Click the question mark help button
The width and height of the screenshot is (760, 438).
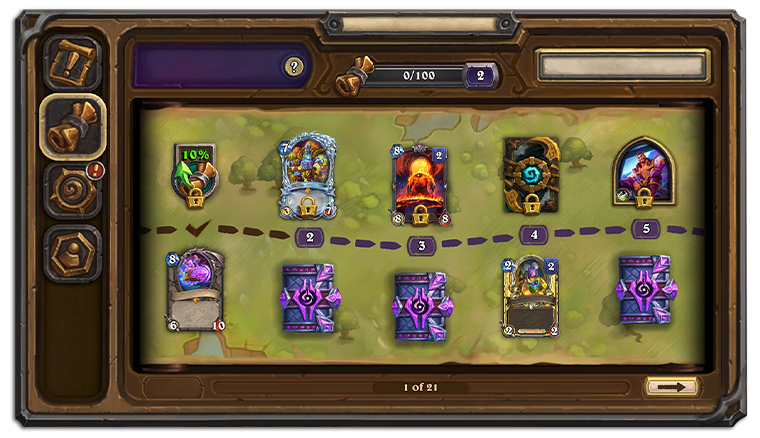click(x=293, y=67)
